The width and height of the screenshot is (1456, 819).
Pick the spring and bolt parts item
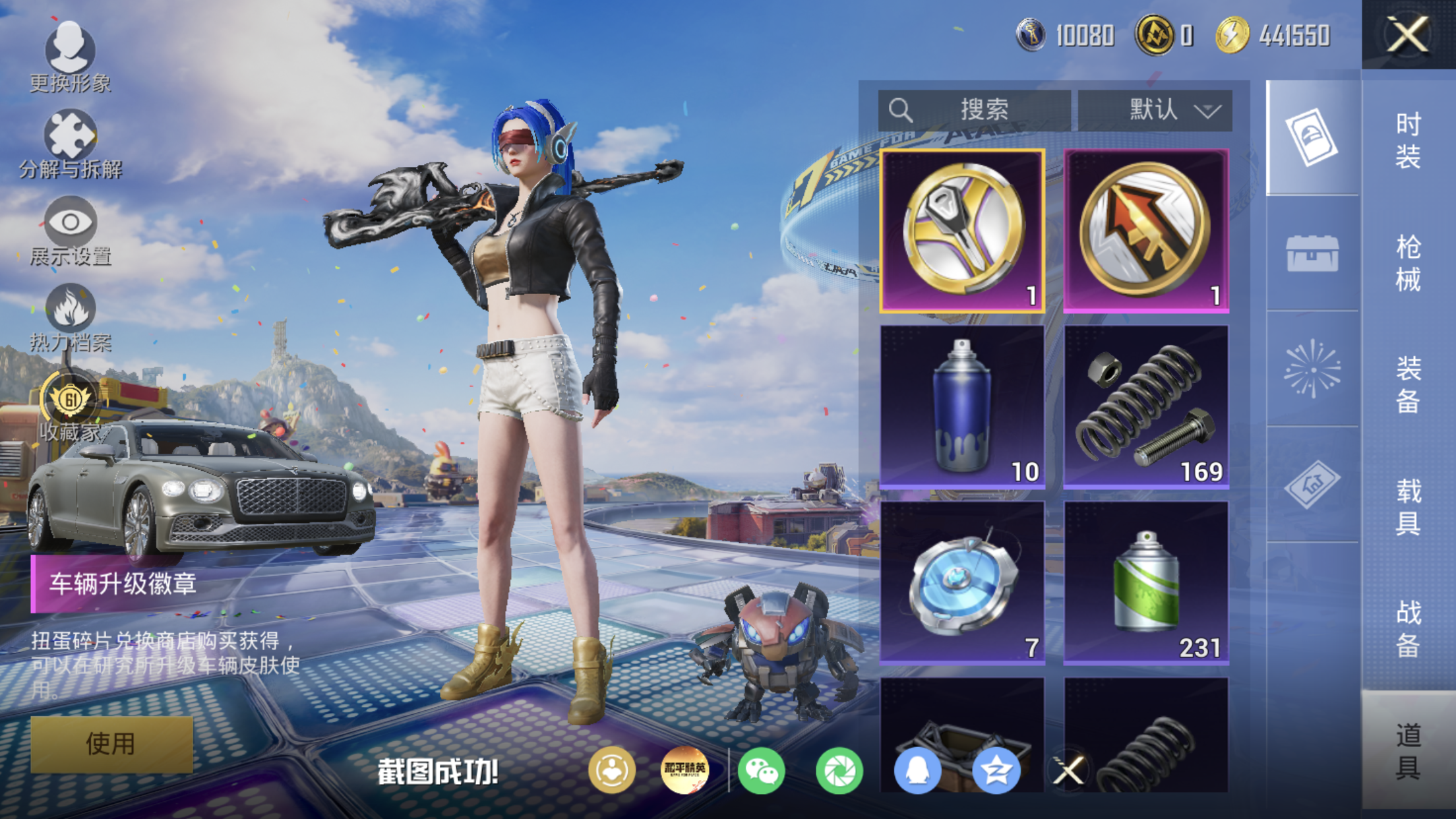(x=1146, y=407)
